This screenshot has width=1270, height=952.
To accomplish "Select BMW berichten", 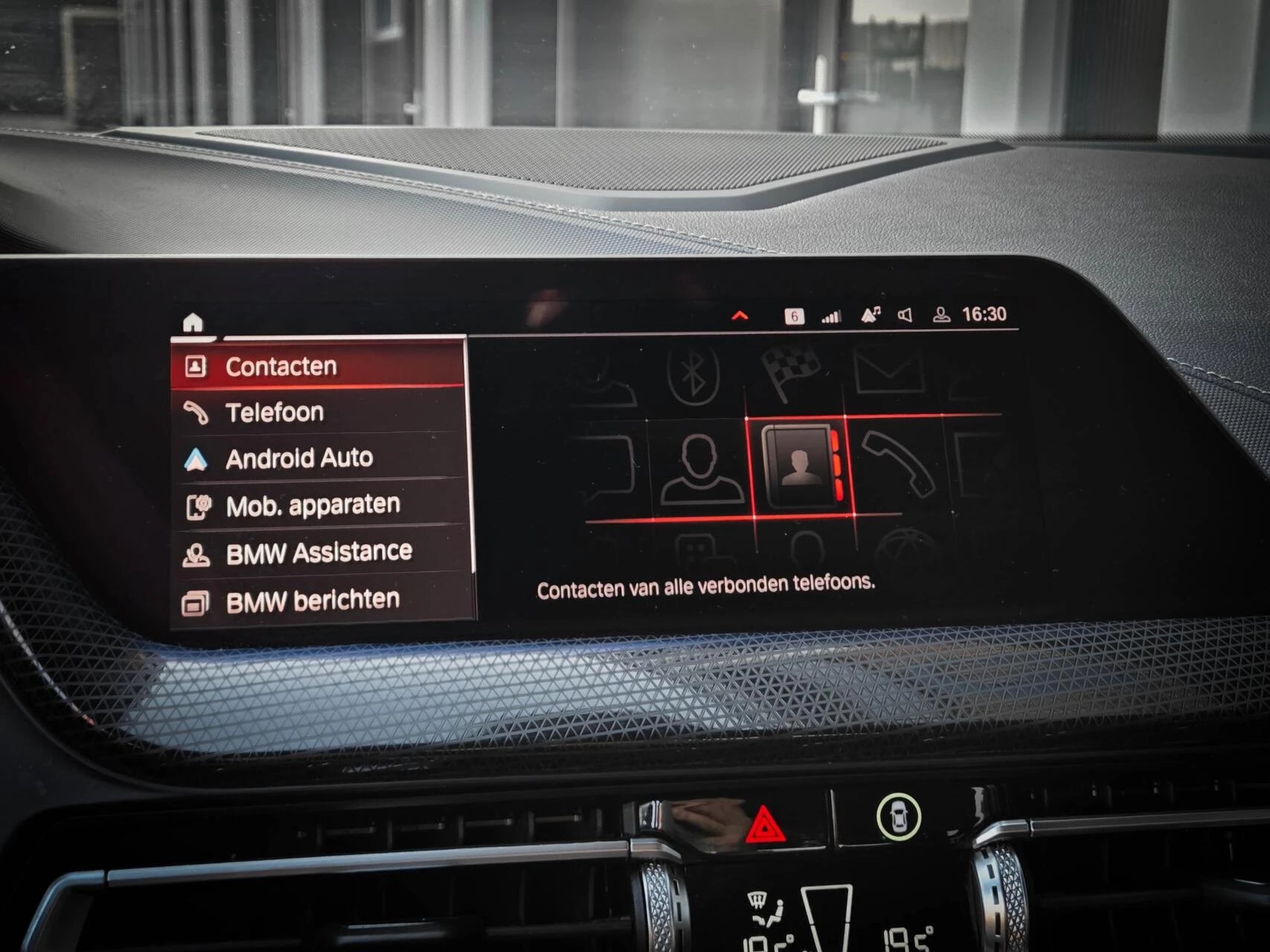I will [x=313, y=598].
